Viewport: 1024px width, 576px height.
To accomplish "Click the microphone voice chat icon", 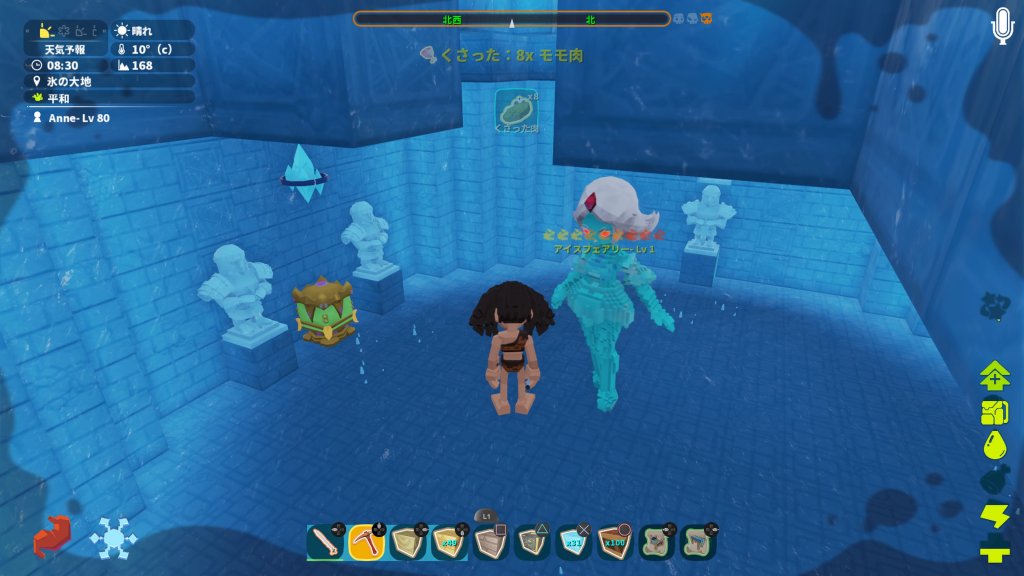I will coord(1002,27).
